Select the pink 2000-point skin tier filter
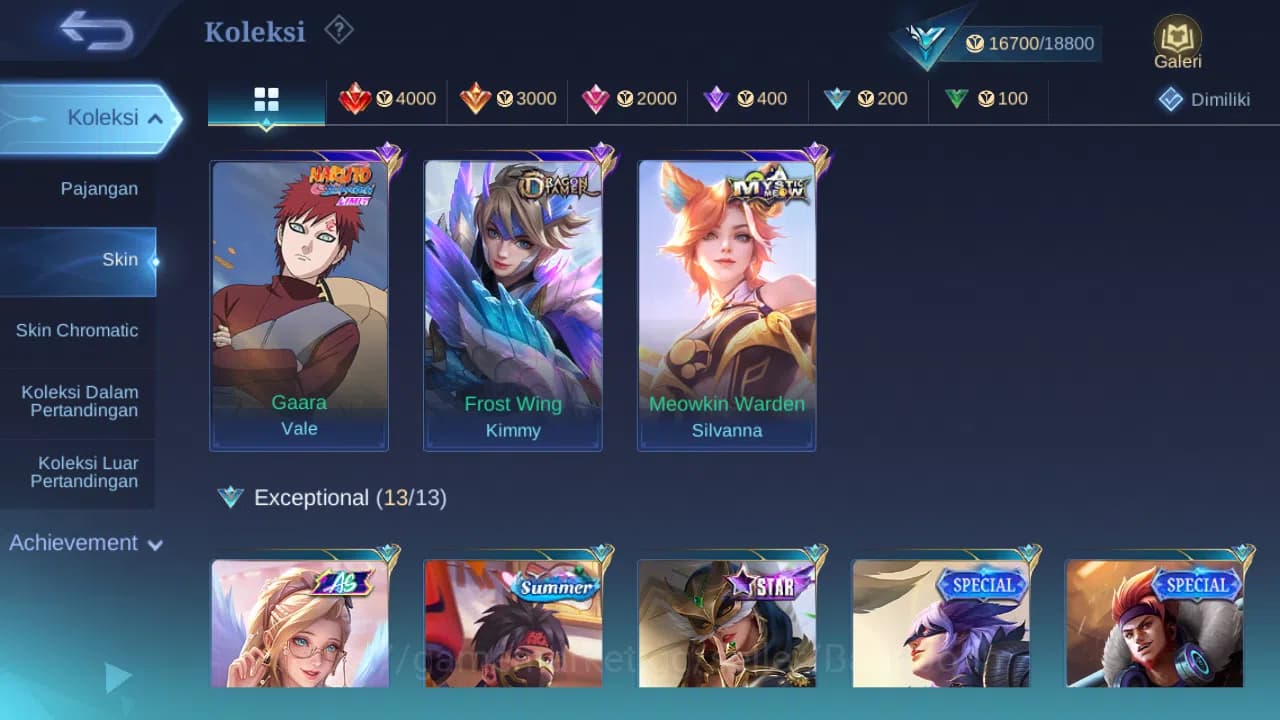The height and width of the screenshot is (720, 1280). (x=628, y=99)
